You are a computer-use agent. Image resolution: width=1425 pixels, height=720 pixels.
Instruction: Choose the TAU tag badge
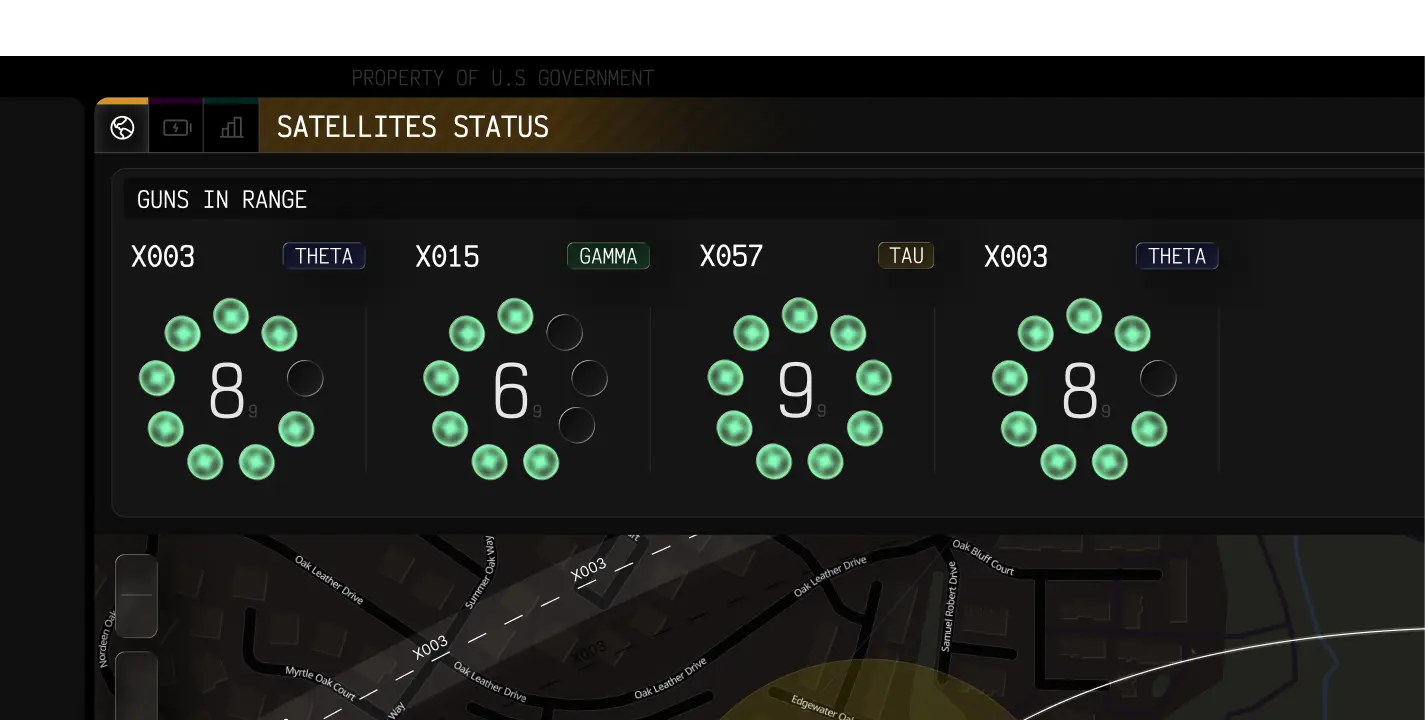click(906, 256)
